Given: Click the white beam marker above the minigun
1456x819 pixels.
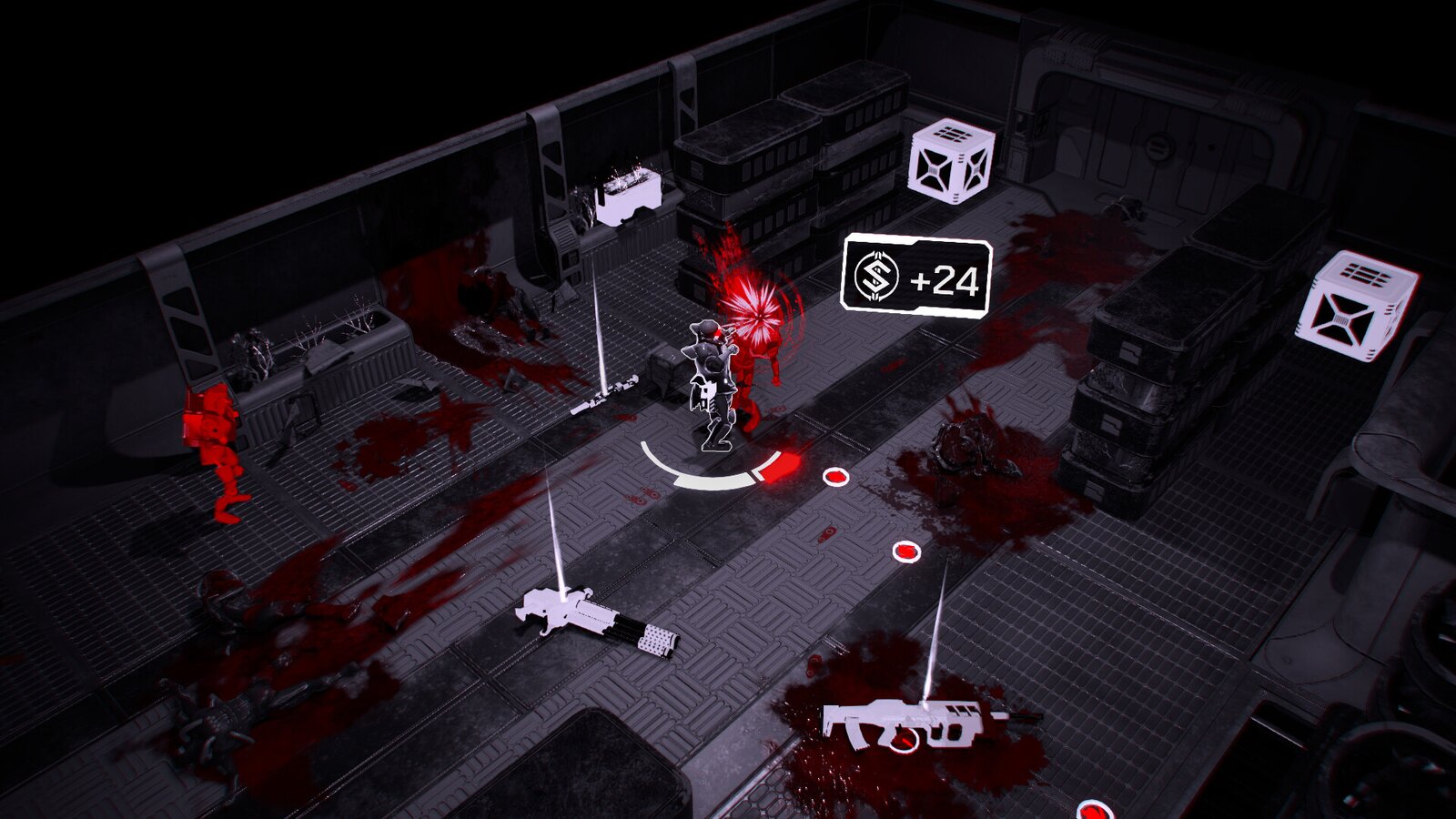Looking at the screenshot, I should coord(555,528).
